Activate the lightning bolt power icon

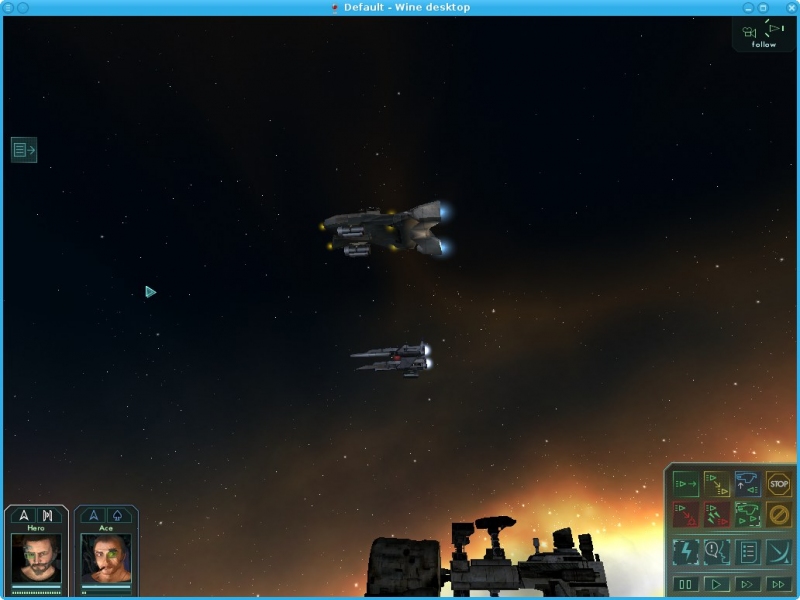point(685,551)
